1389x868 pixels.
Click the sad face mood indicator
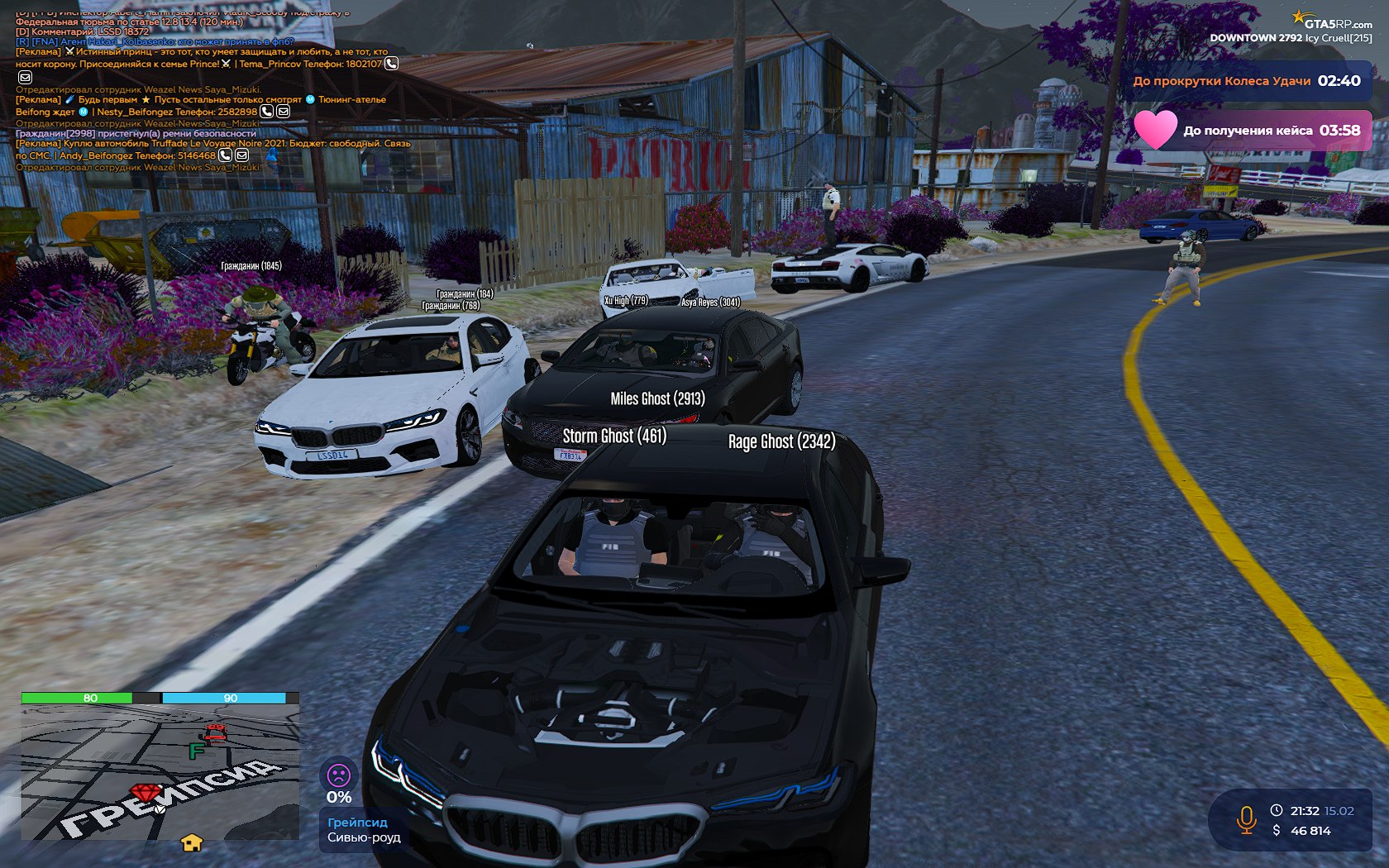339,775
